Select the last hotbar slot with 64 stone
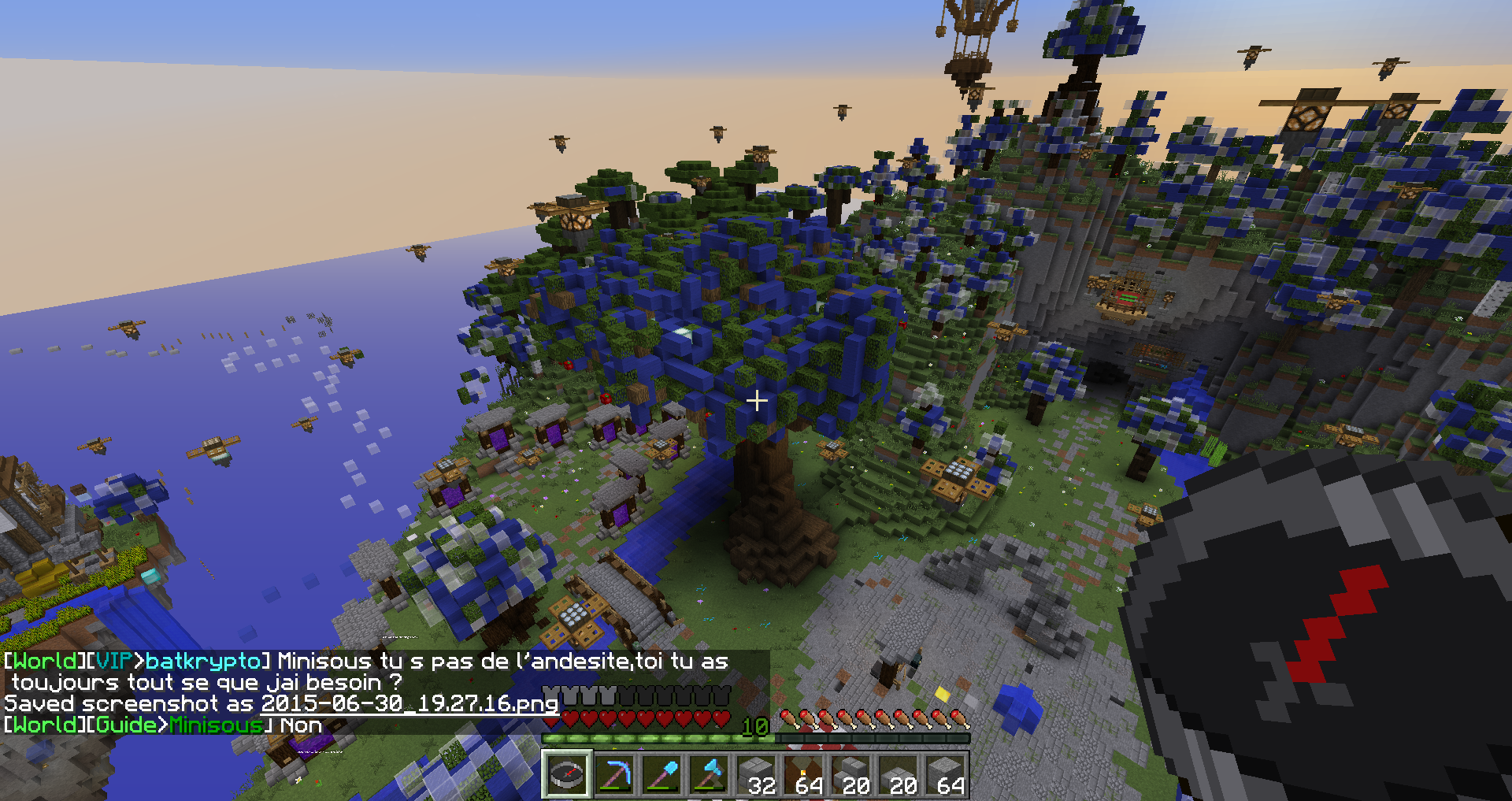This screenshot has height=801, width=1512. (x=945, y=775)
